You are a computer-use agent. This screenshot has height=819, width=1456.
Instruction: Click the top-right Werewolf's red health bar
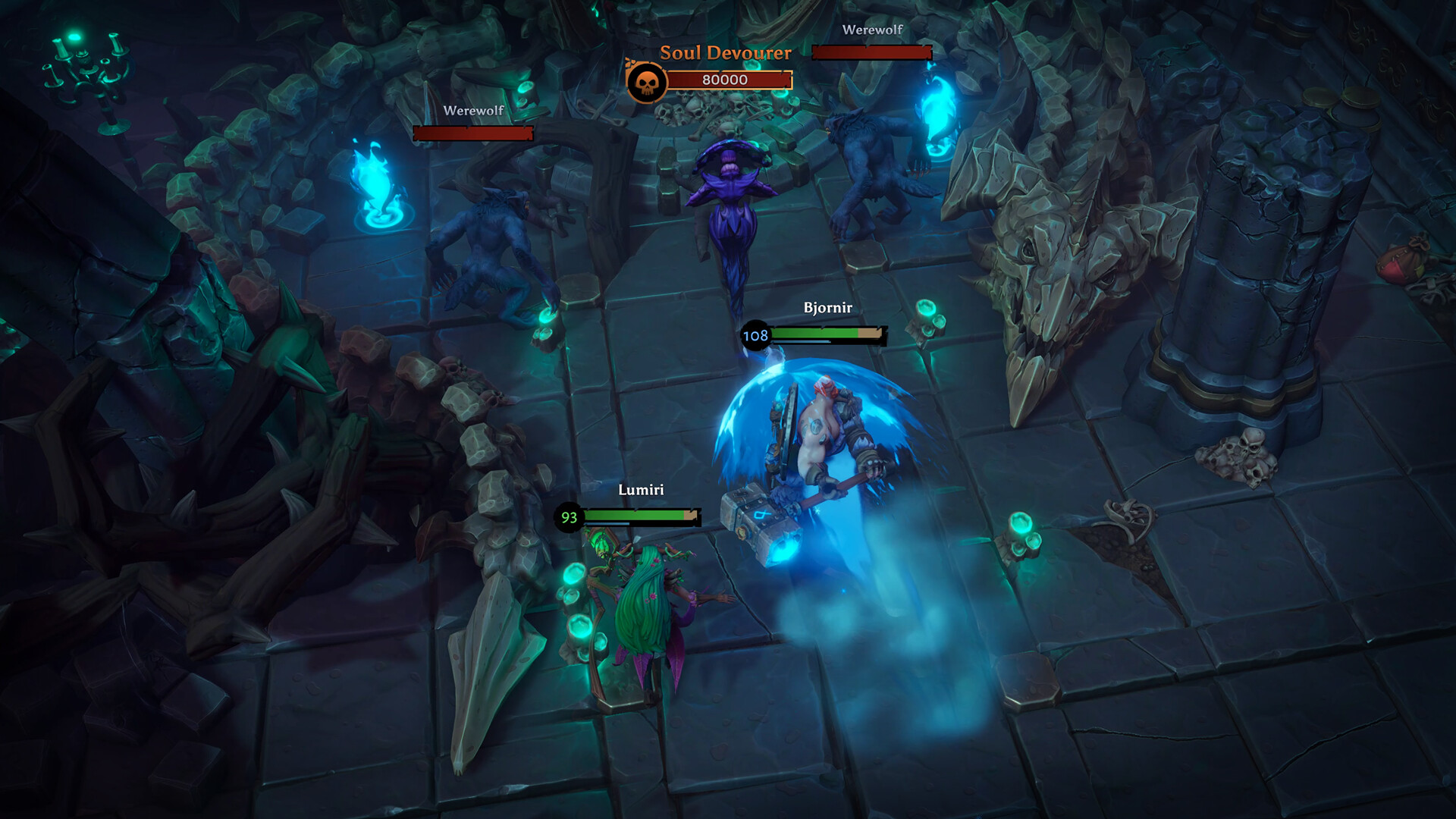(x=871, y=53)
